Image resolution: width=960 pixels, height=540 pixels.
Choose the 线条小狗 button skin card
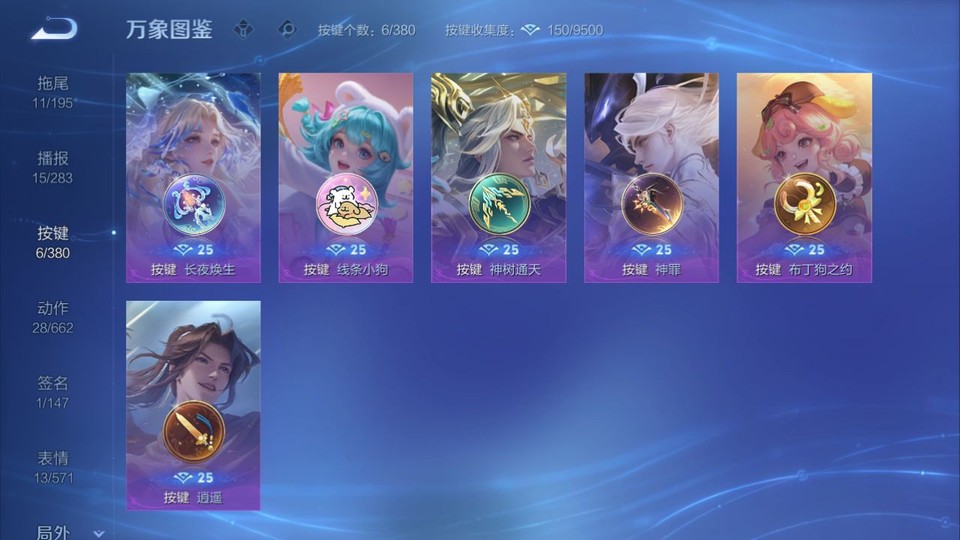[346, 177]
